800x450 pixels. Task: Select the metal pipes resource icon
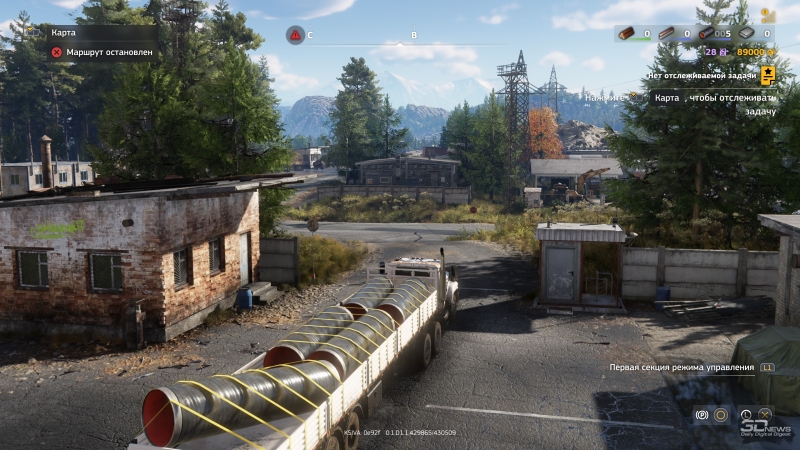tap(706, 33)
